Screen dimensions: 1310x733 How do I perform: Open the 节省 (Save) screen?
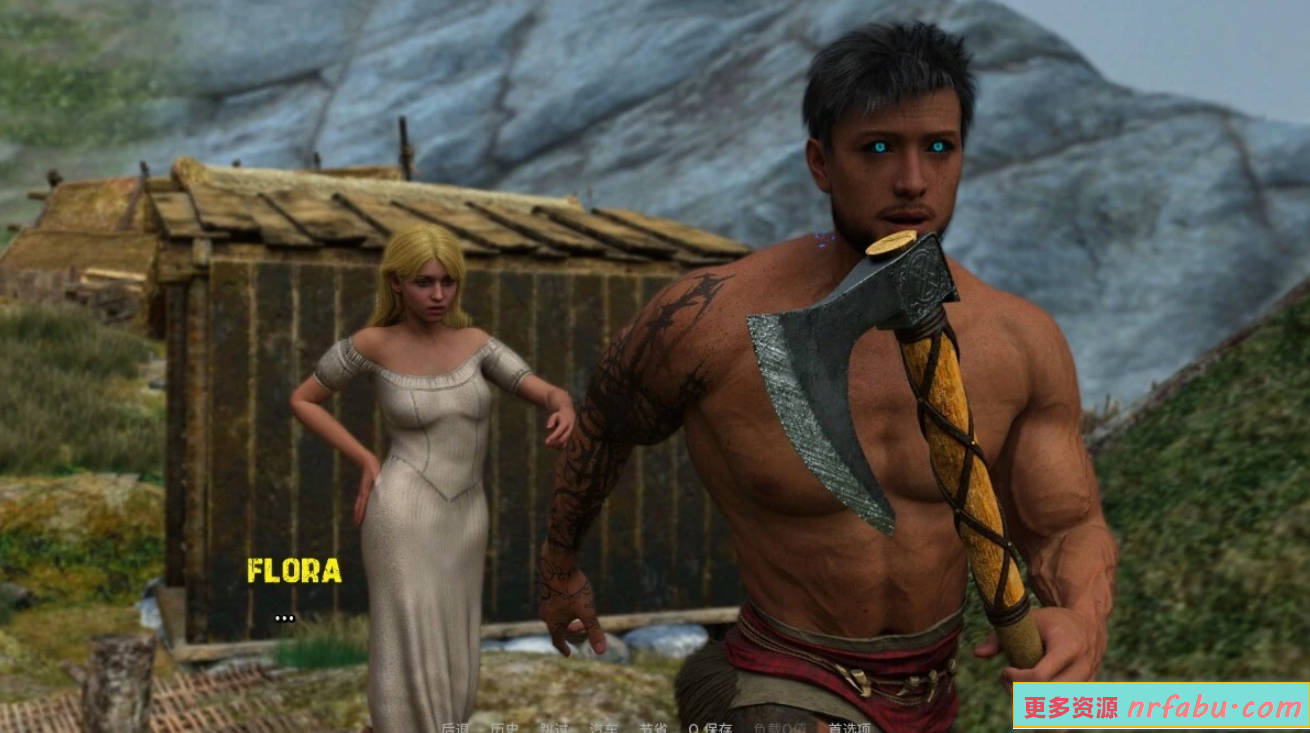pos(653,727)
